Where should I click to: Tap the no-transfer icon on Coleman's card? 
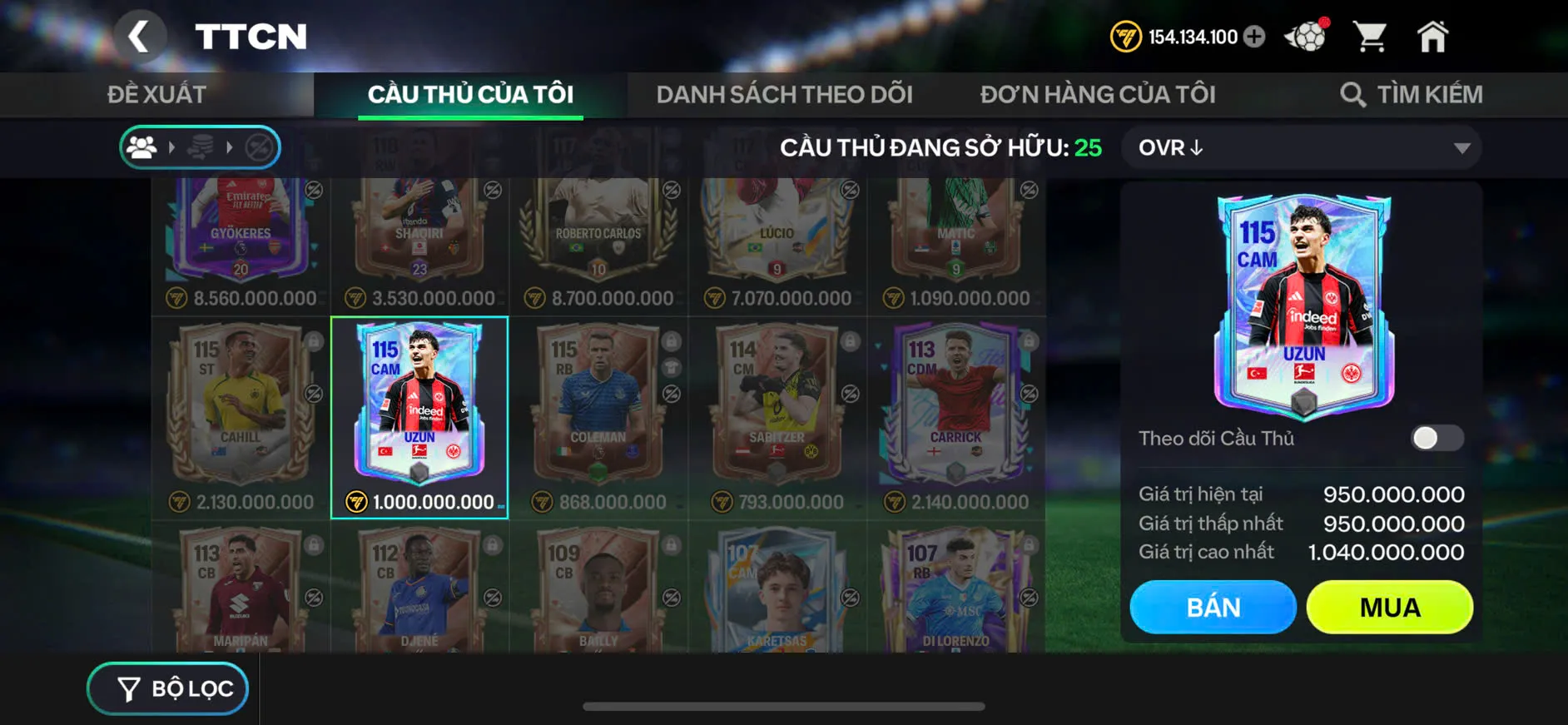[x=670, y=392]
